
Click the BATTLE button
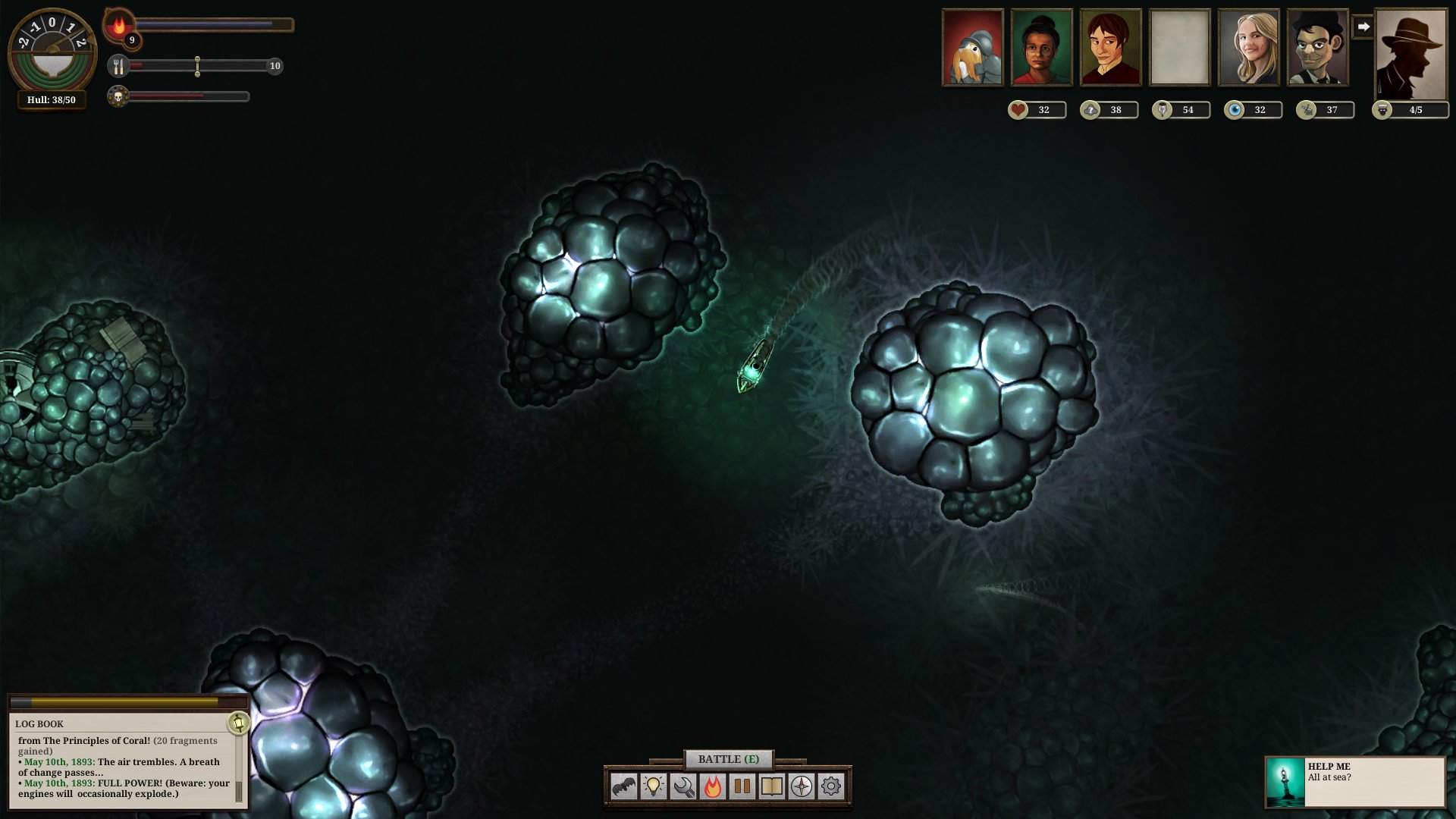[x=728, y=759]
